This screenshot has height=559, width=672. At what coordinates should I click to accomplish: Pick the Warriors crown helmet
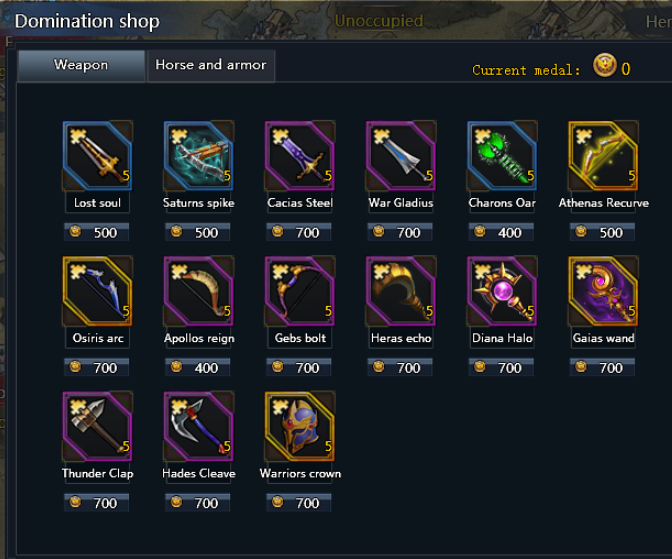(x=300, y=426)
